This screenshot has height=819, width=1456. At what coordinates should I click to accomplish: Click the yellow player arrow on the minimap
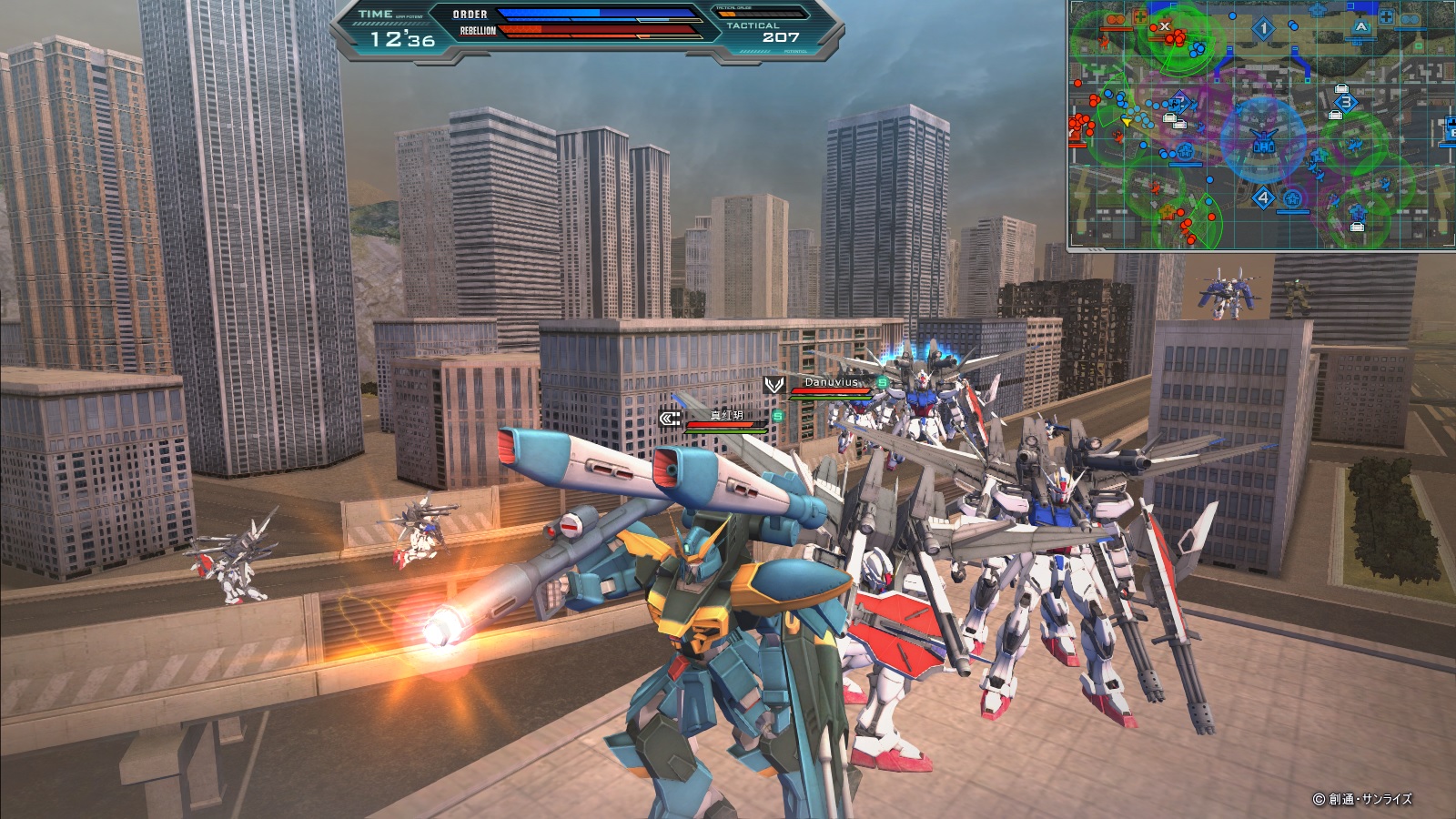pyautogui.click(x=1127, y=121)
